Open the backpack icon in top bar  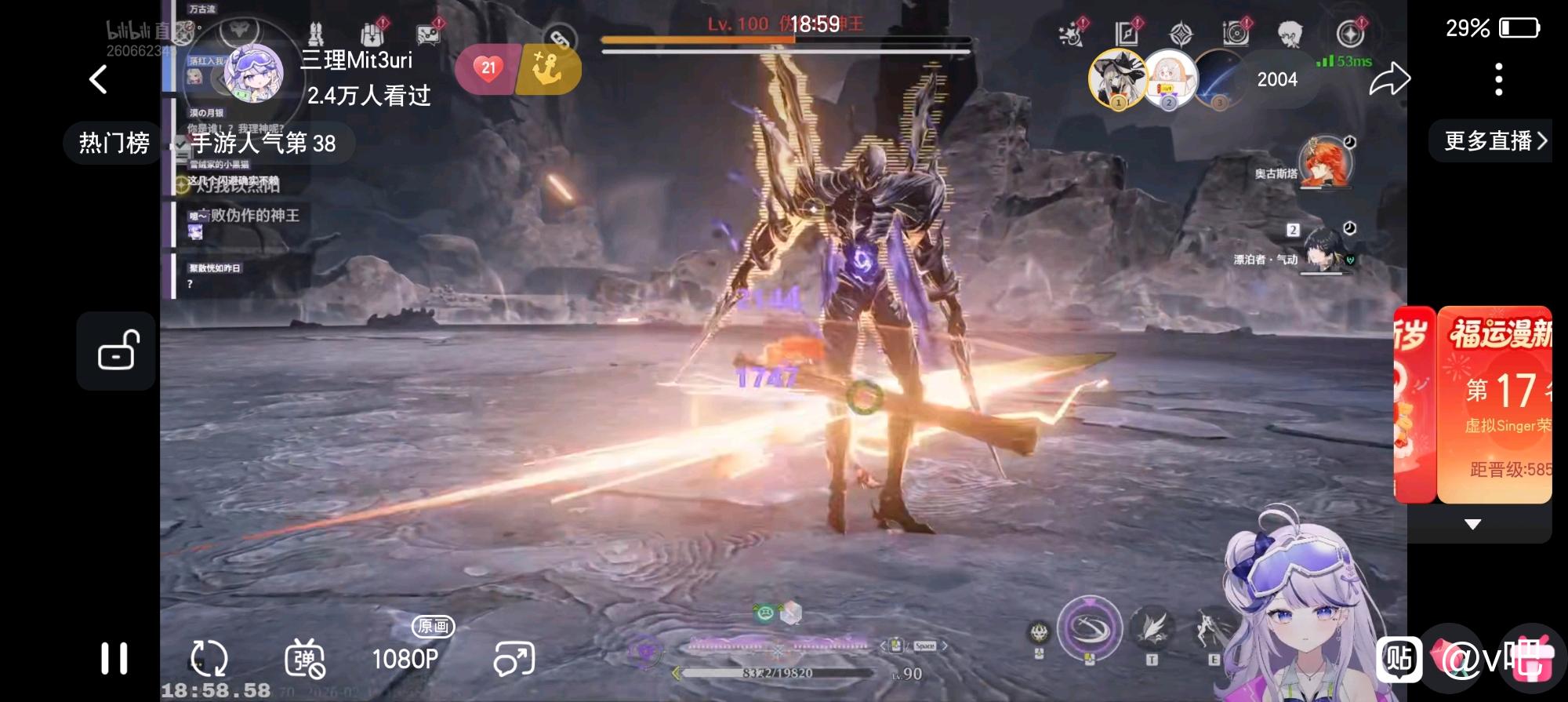(372, 35)
